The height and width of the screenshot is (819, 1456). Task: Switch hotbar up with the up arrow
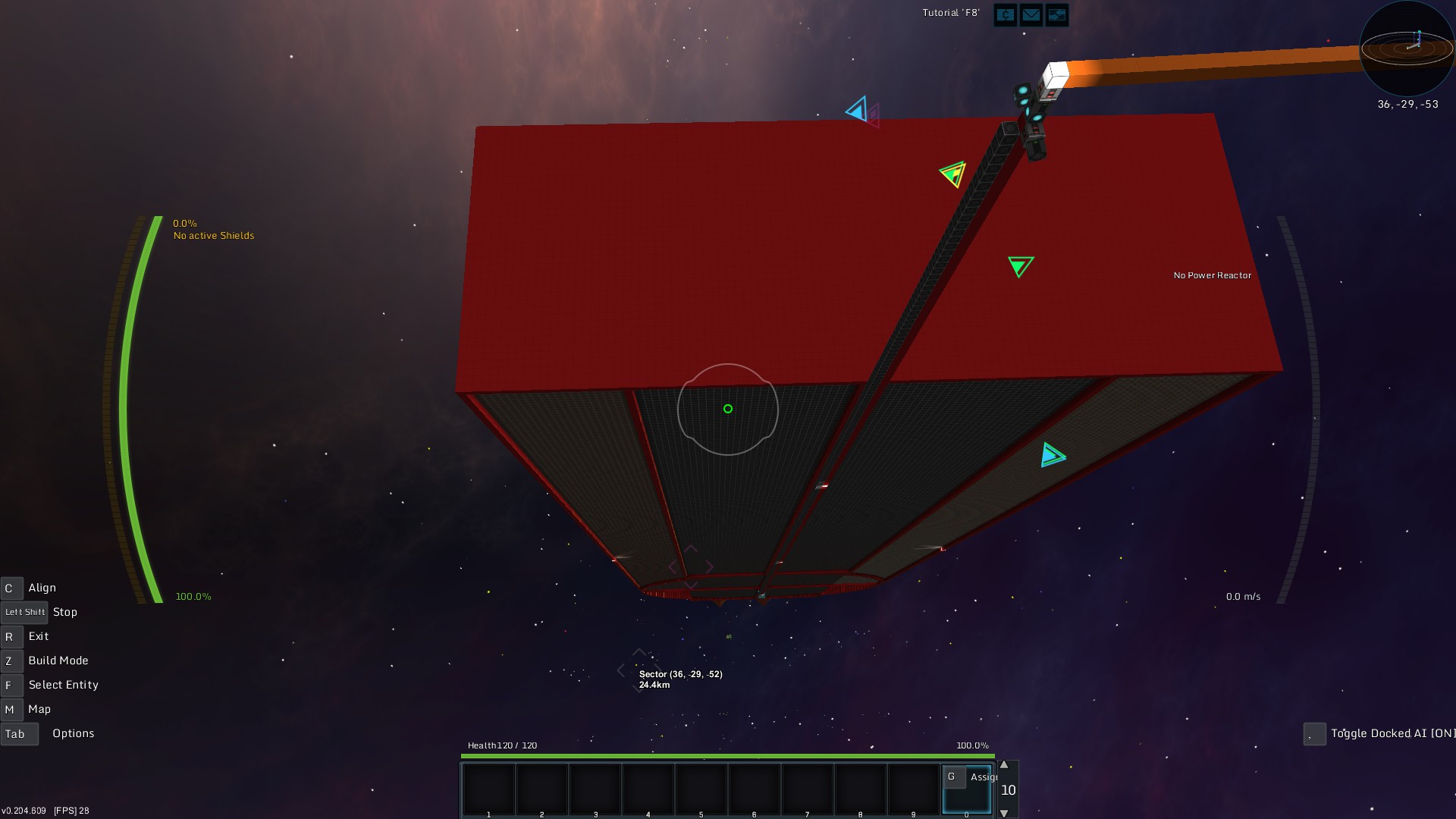1004,765
